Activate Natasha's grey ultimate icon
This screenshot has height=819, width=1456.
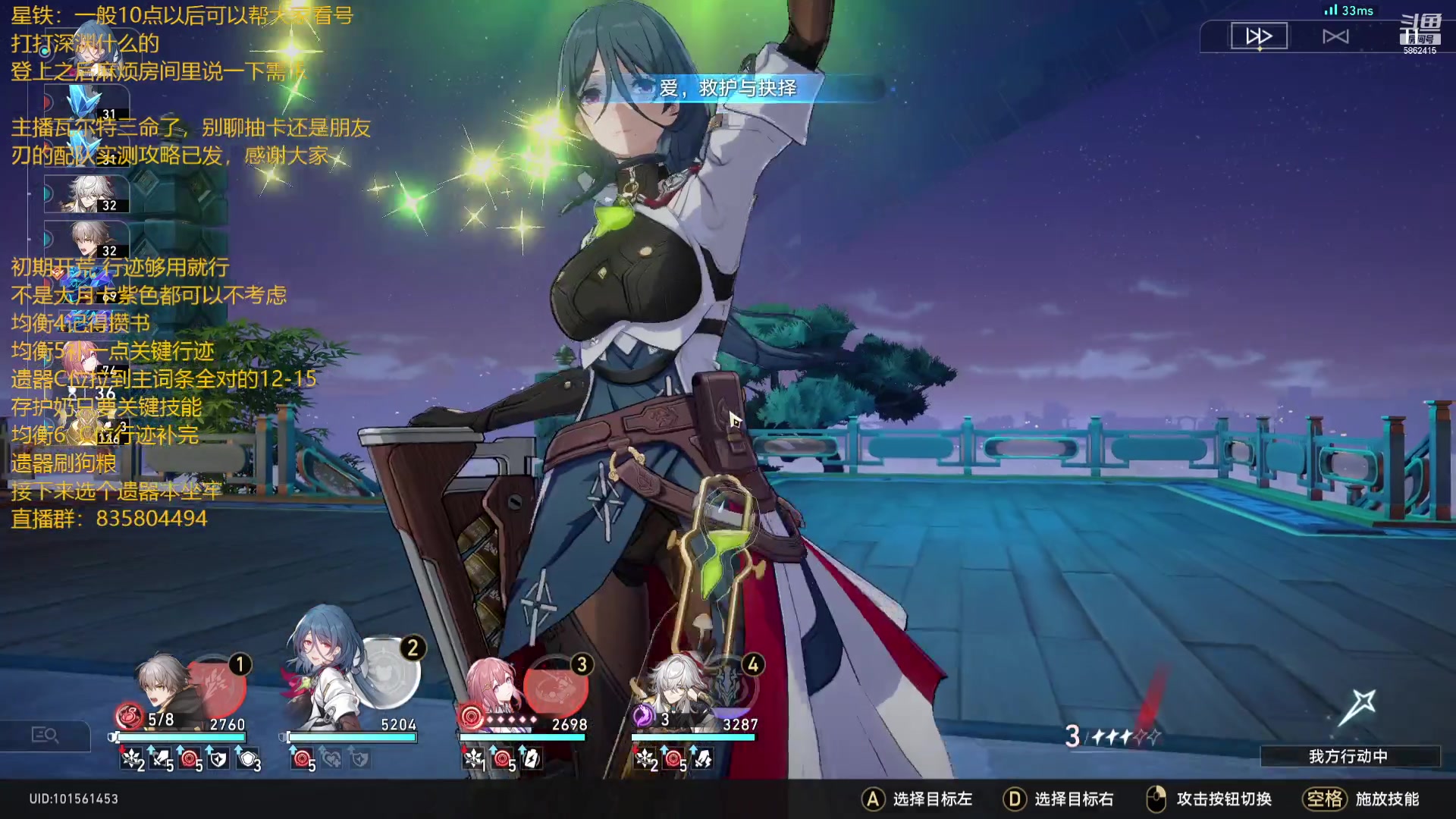tap(388, 671)
